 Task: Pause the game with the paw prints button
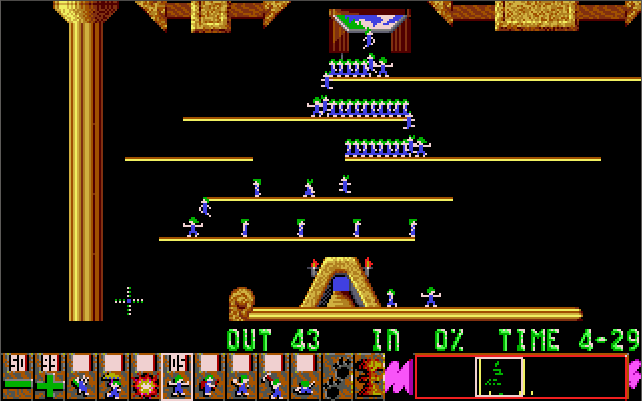click(x=337, y=376)
